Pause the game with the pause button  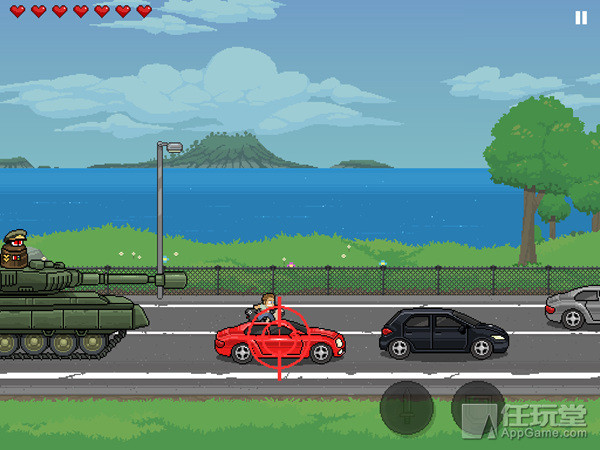[581, 17]
